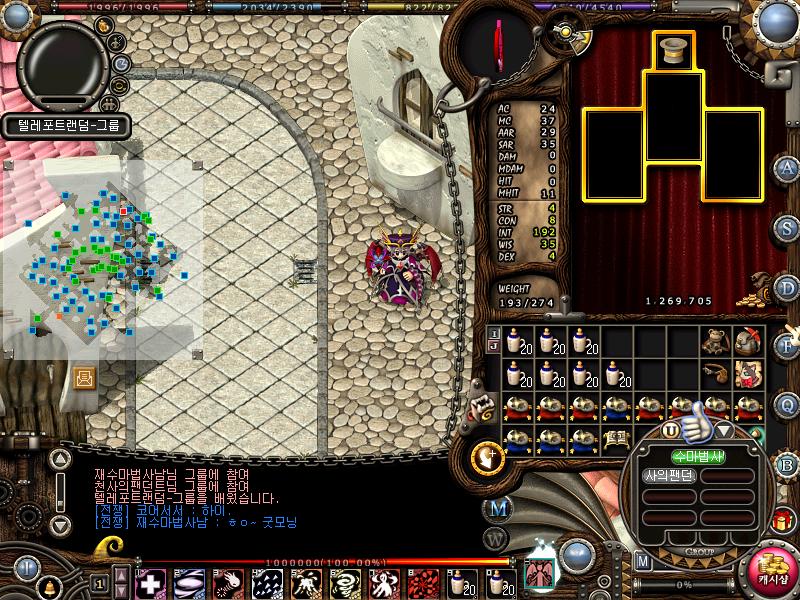Click the round B button
The image size is (800, 600).
pyautogui.click(x=788, y=466)
